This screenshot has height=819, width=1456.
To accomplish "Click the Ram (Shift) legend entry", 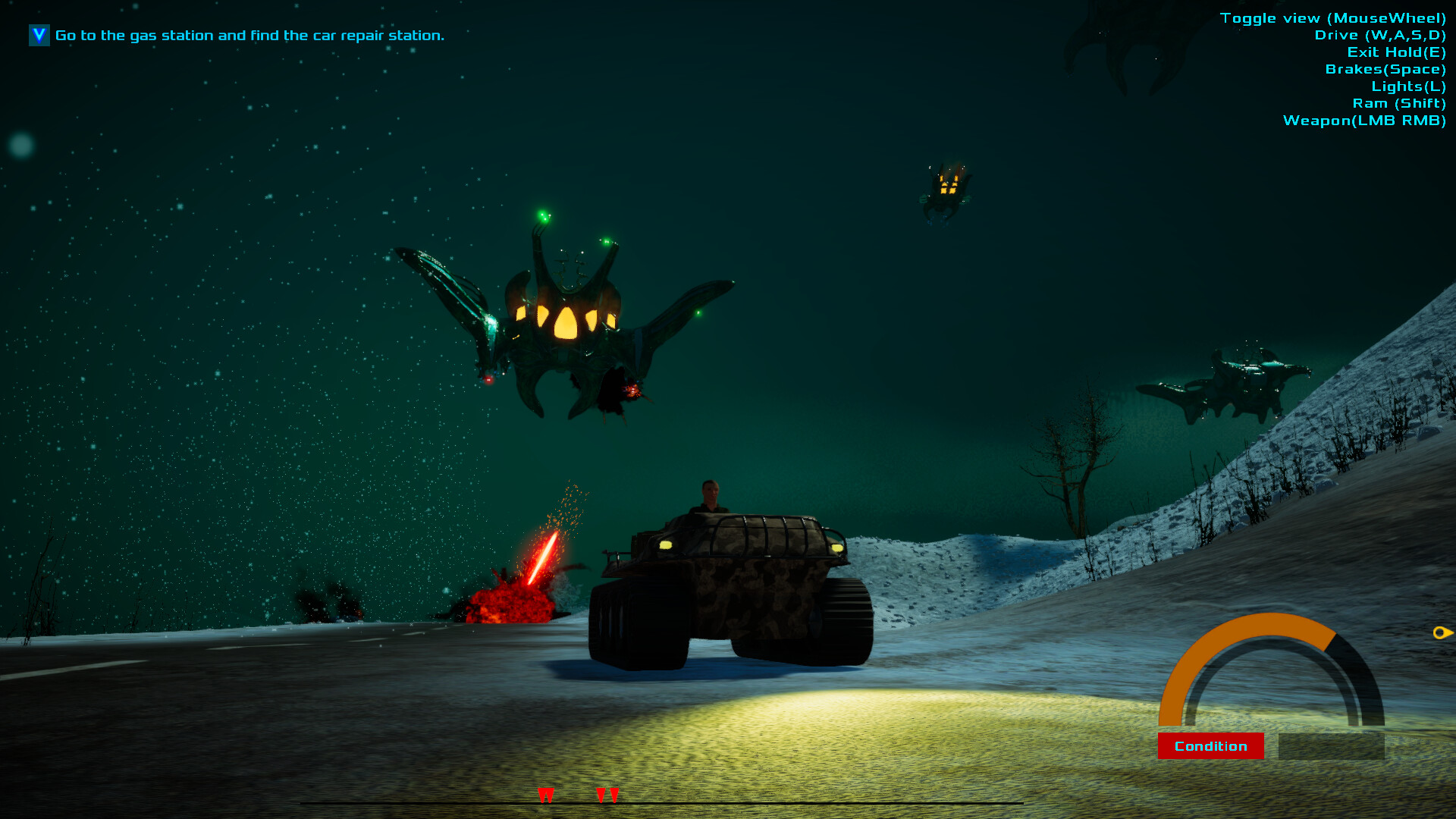I will pyautogui.click(x=1400, y=103).
